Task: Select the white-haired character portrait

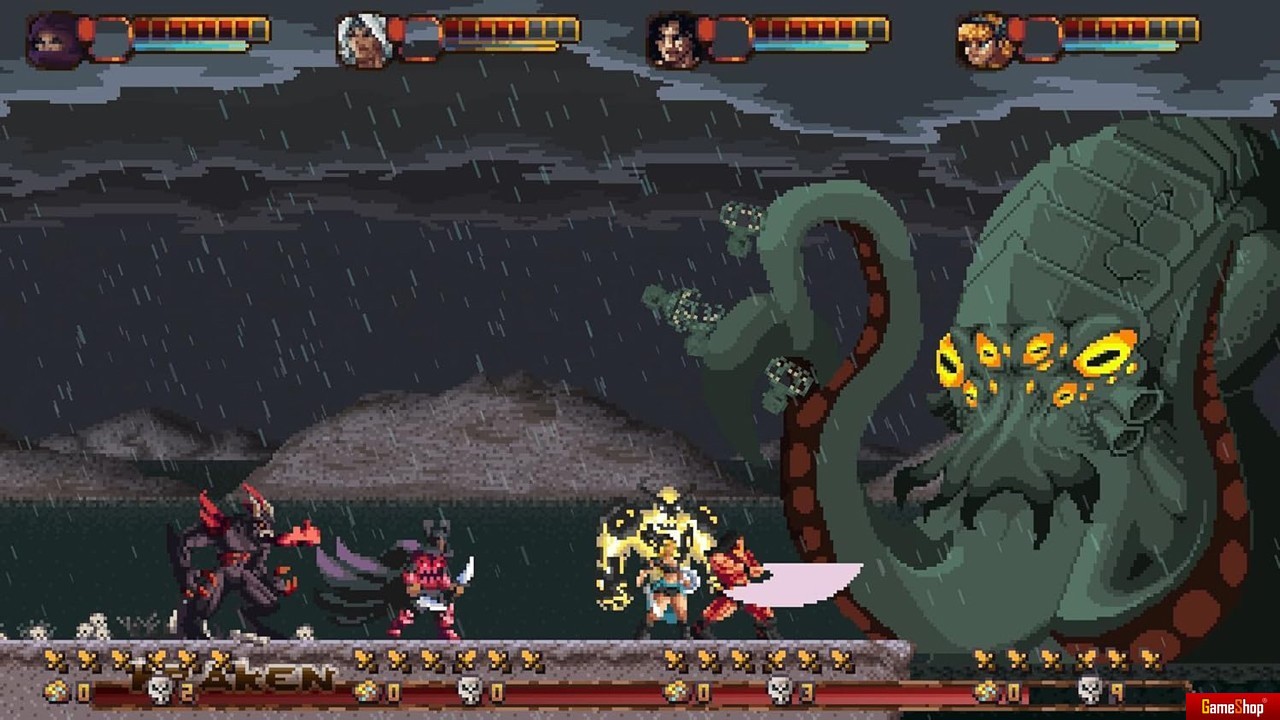Action: (364, 41)
